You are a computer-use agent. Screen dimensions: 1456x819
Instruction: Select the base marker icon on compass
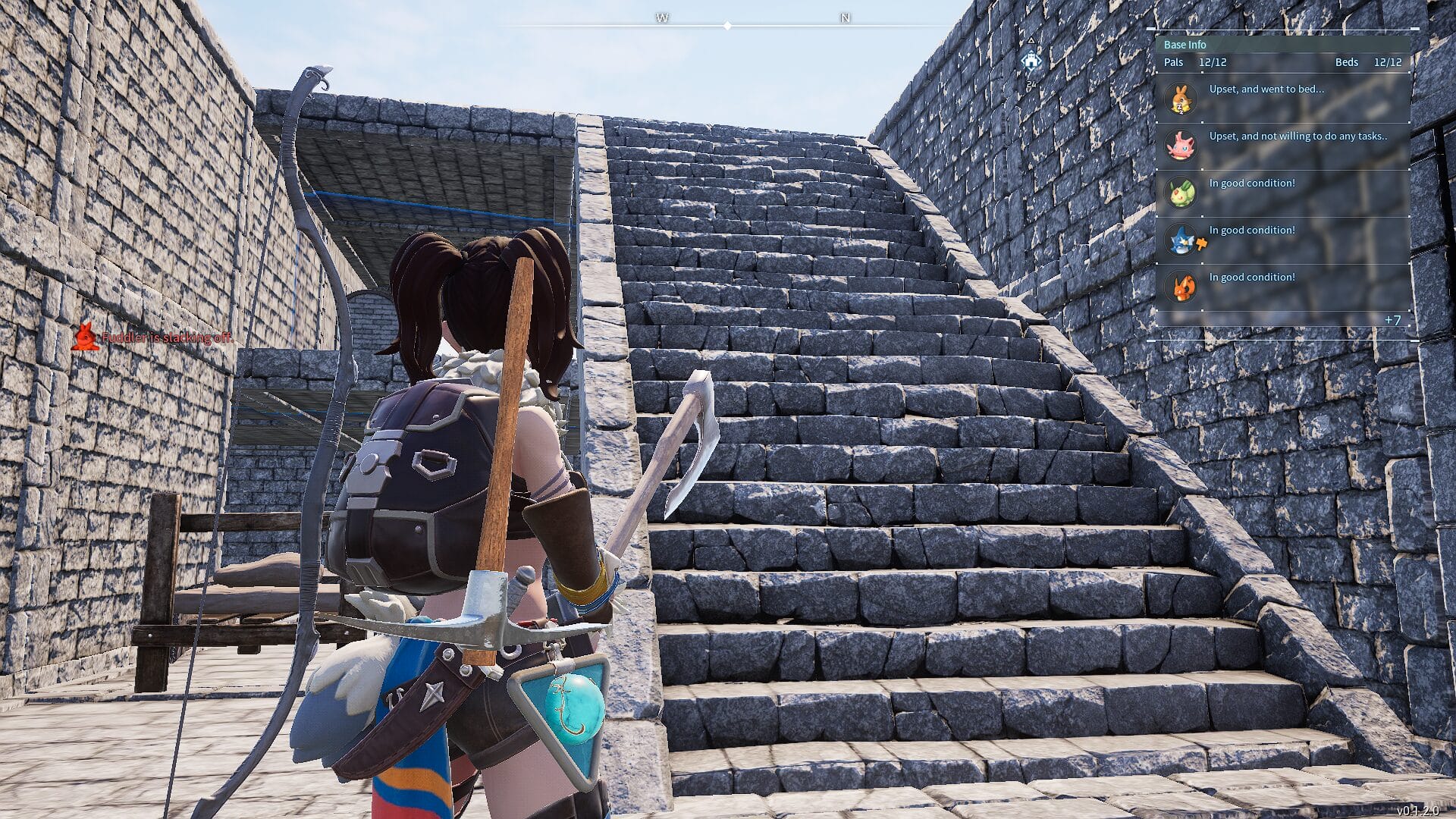(1031, 61)
